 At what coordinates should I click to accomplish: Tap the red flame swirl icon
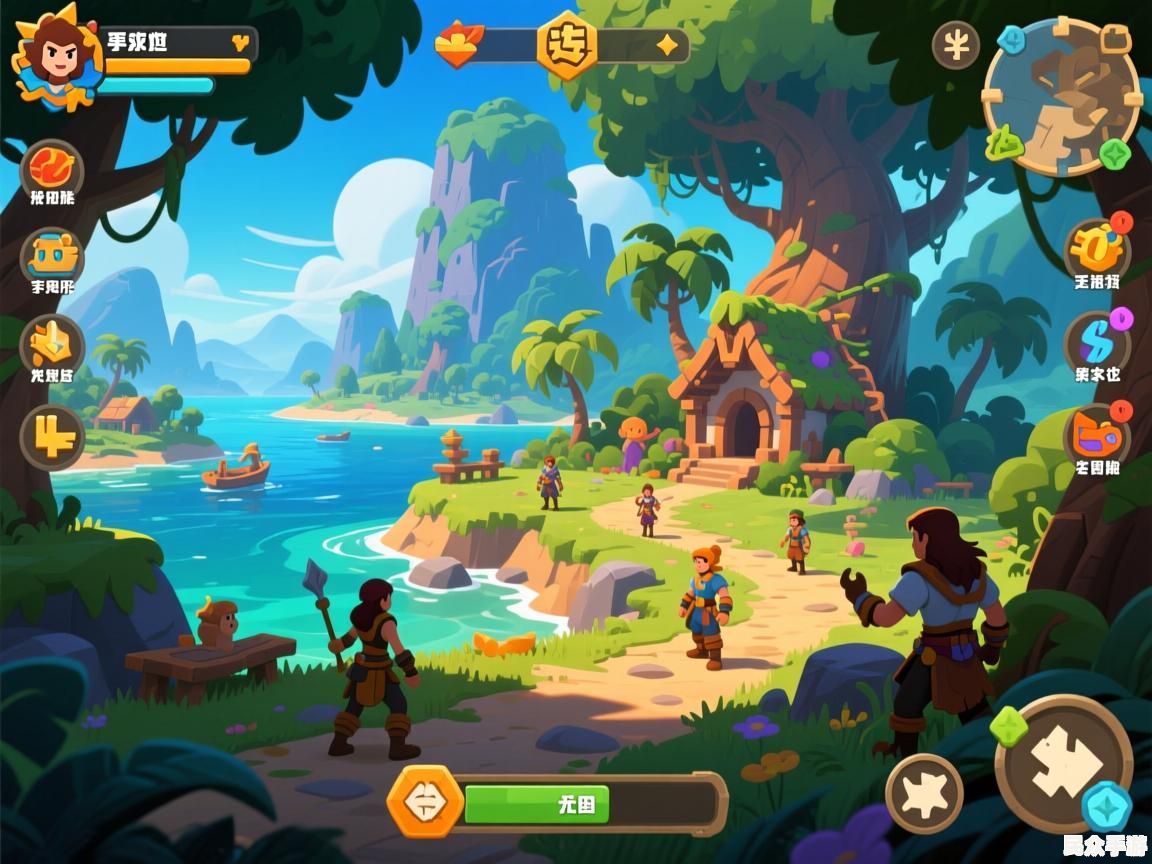(x=52, y=167)
